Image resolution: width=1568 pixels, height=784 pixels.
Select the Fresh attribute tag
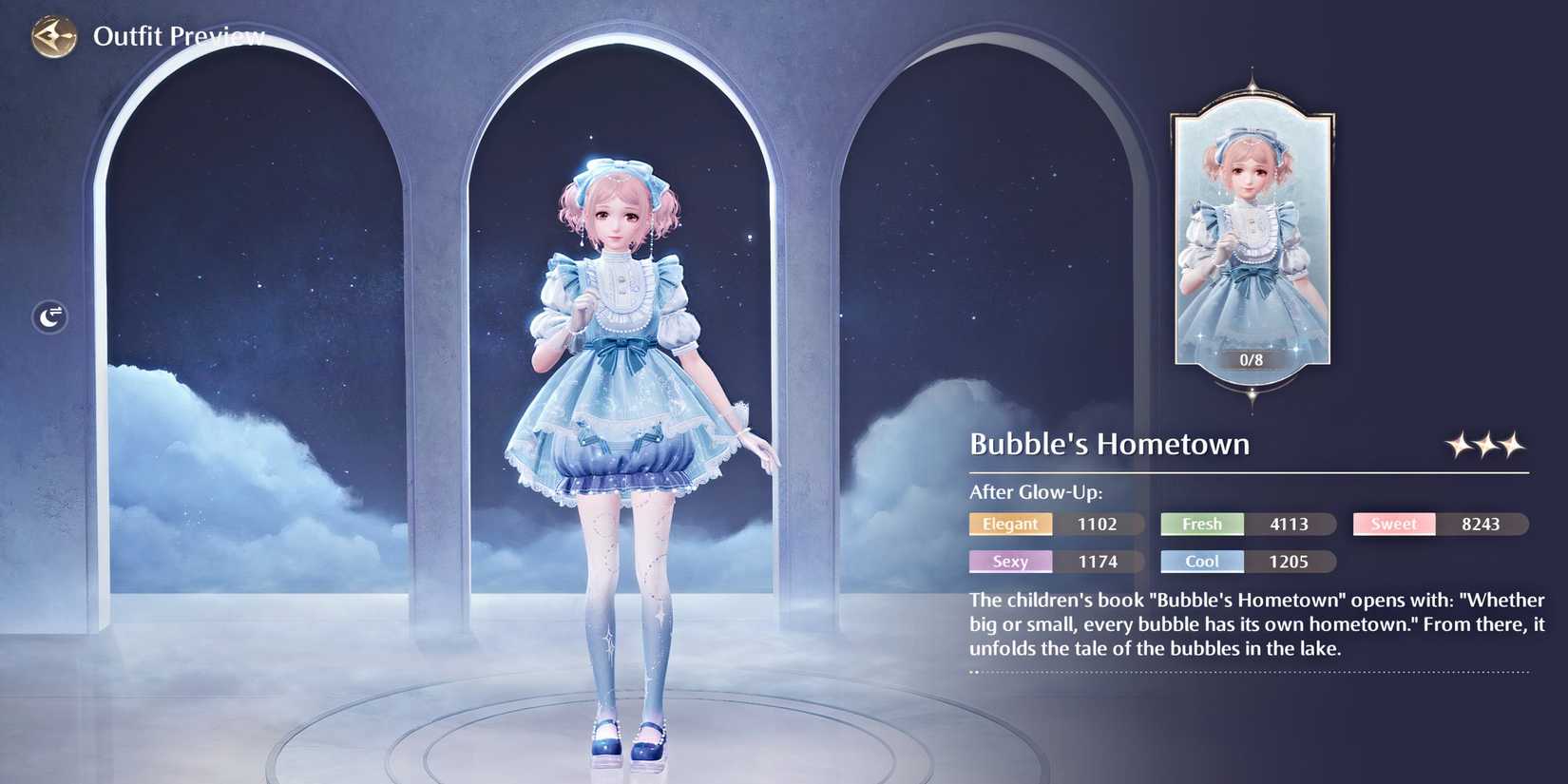1201,524
